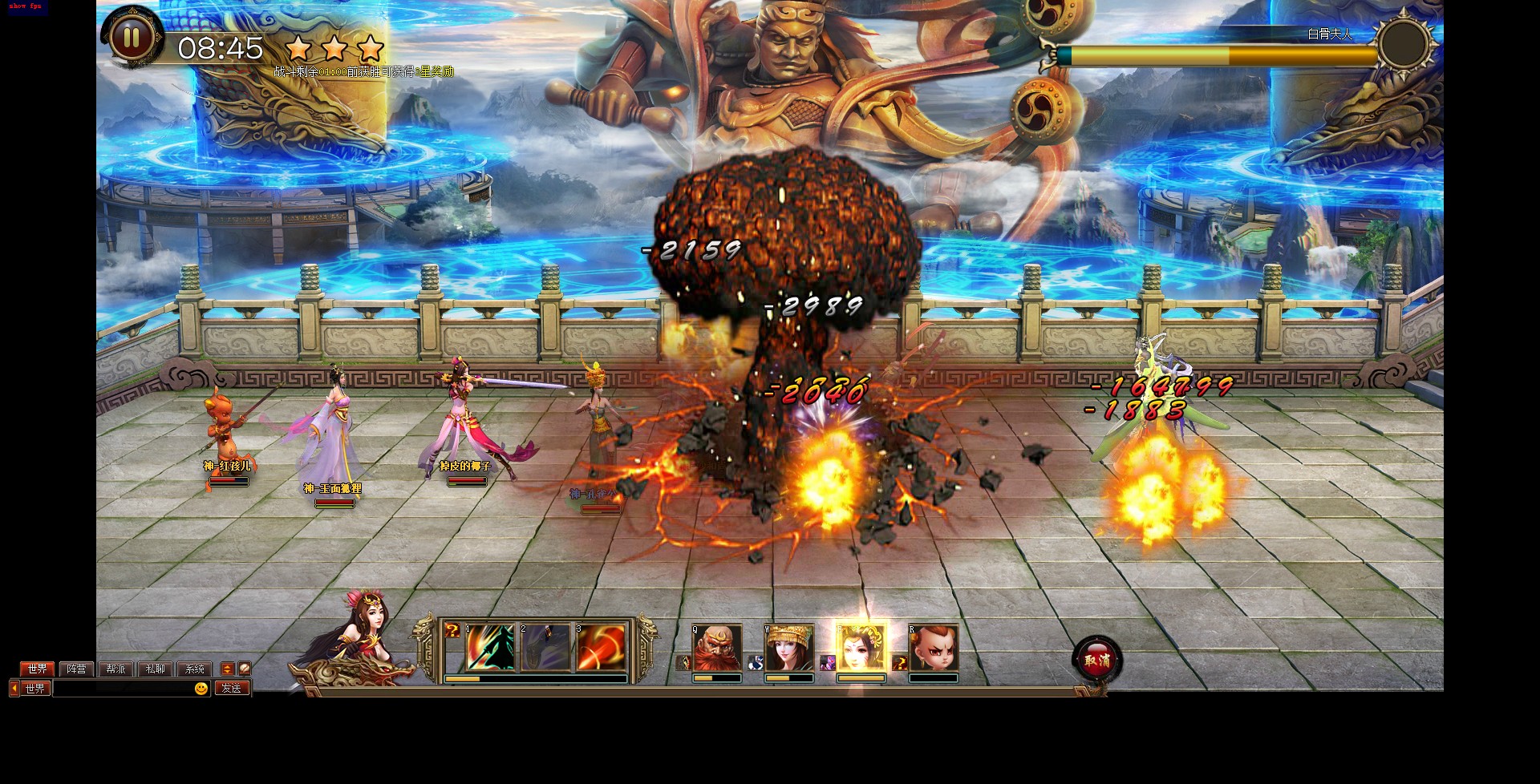Open the 阵营 chat tab
The height and width of the screenshot is (784, 1540).
(76, 669)
